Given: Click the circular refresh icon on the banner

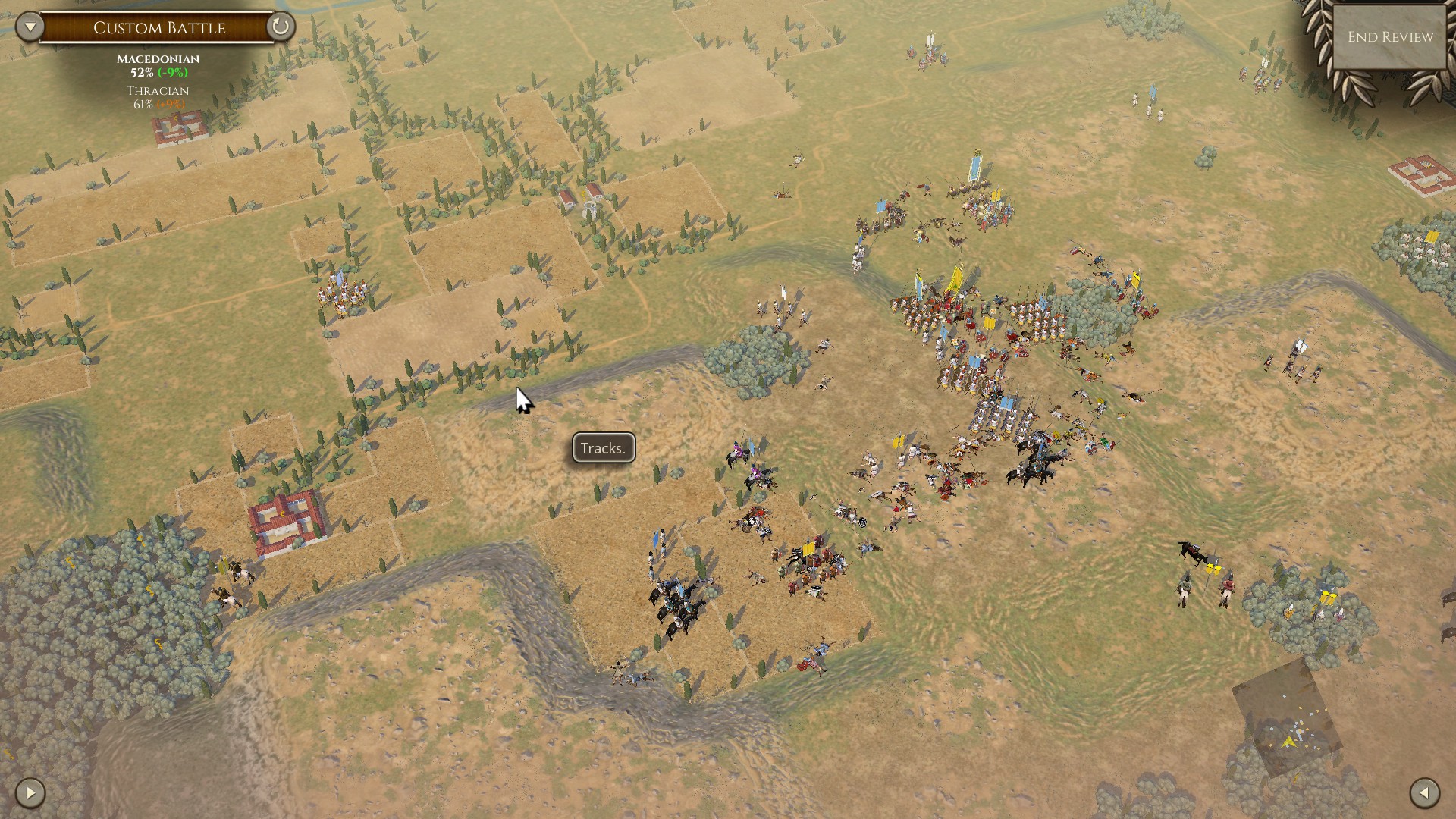Looking at the screenshot, I should pyautogui.click(x=280, y=27).
